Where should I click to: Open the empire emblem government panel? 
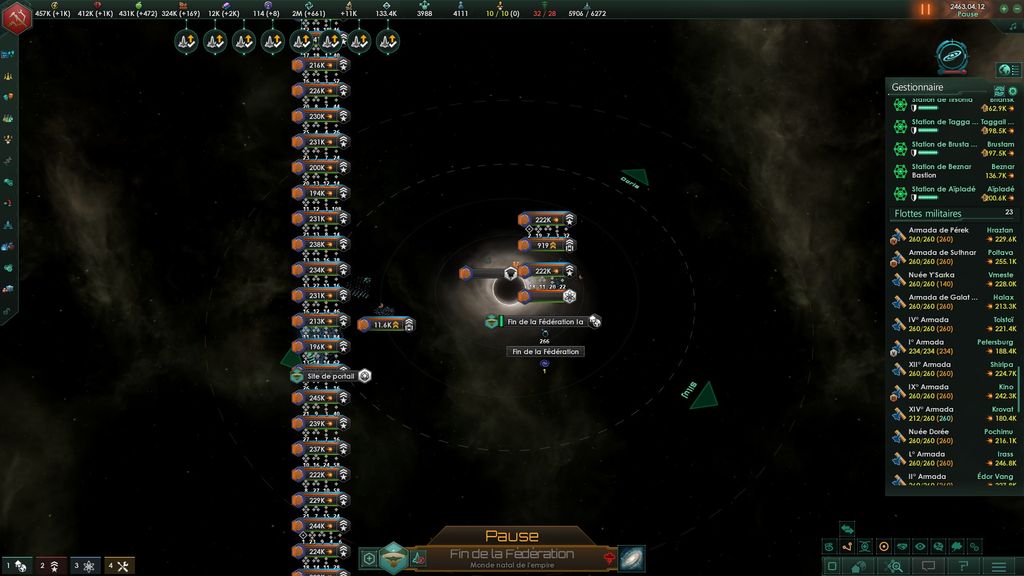tap(16, 19)
